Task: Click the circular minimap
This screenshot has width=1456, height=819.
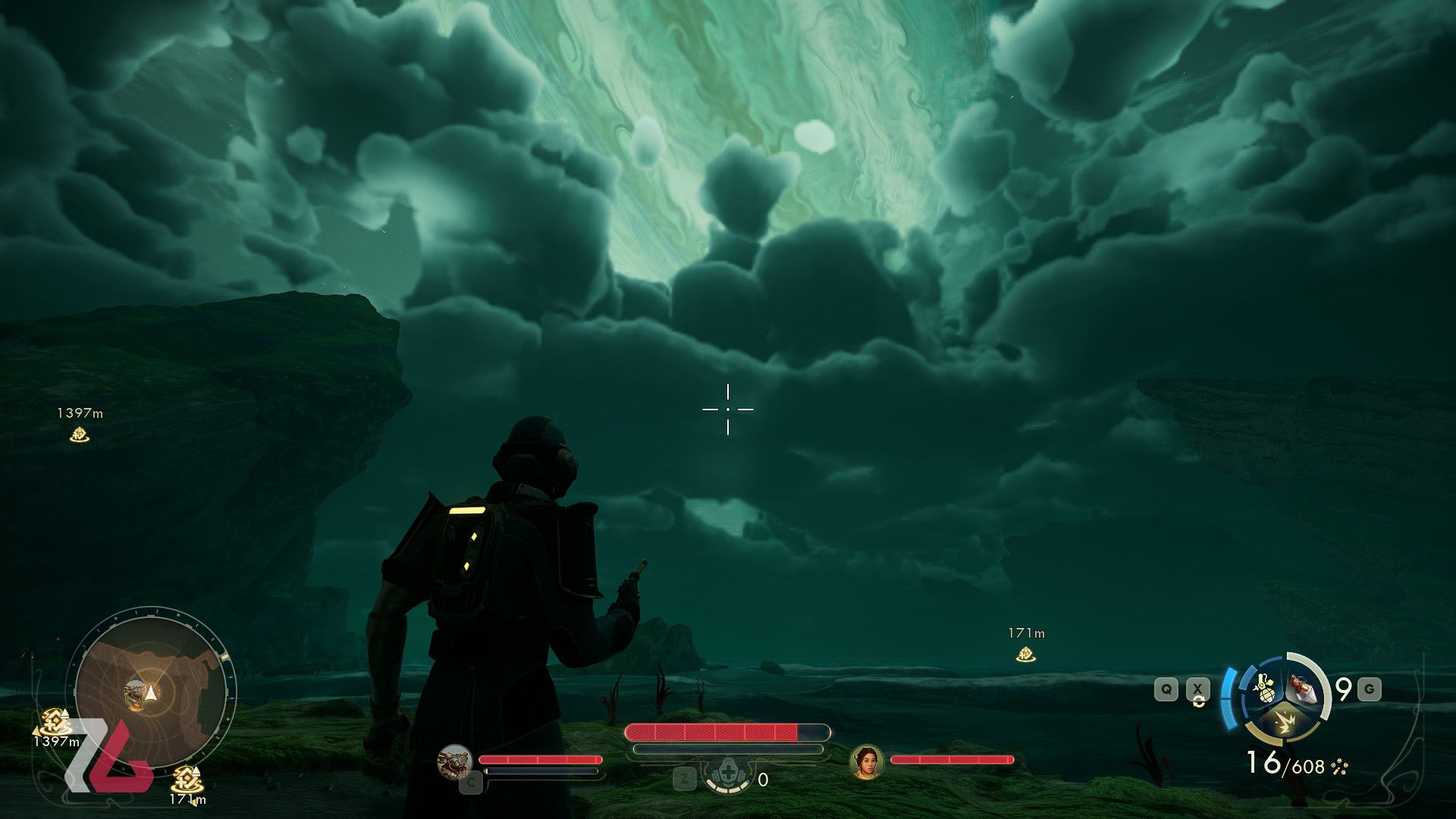Action: coord(152,692)
